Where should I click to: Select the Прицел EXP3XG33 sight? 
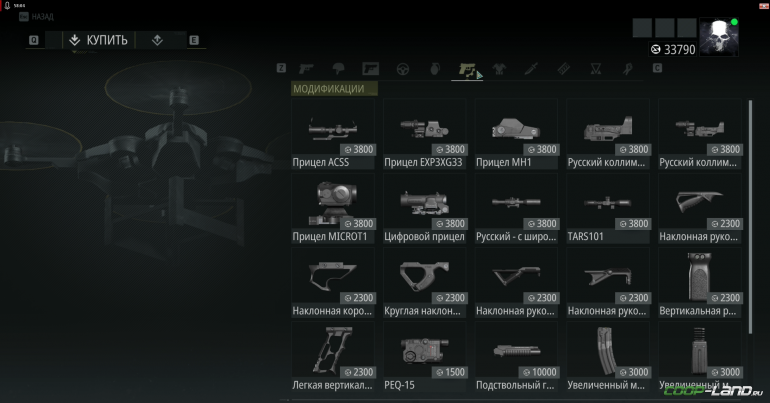[426, 134]
